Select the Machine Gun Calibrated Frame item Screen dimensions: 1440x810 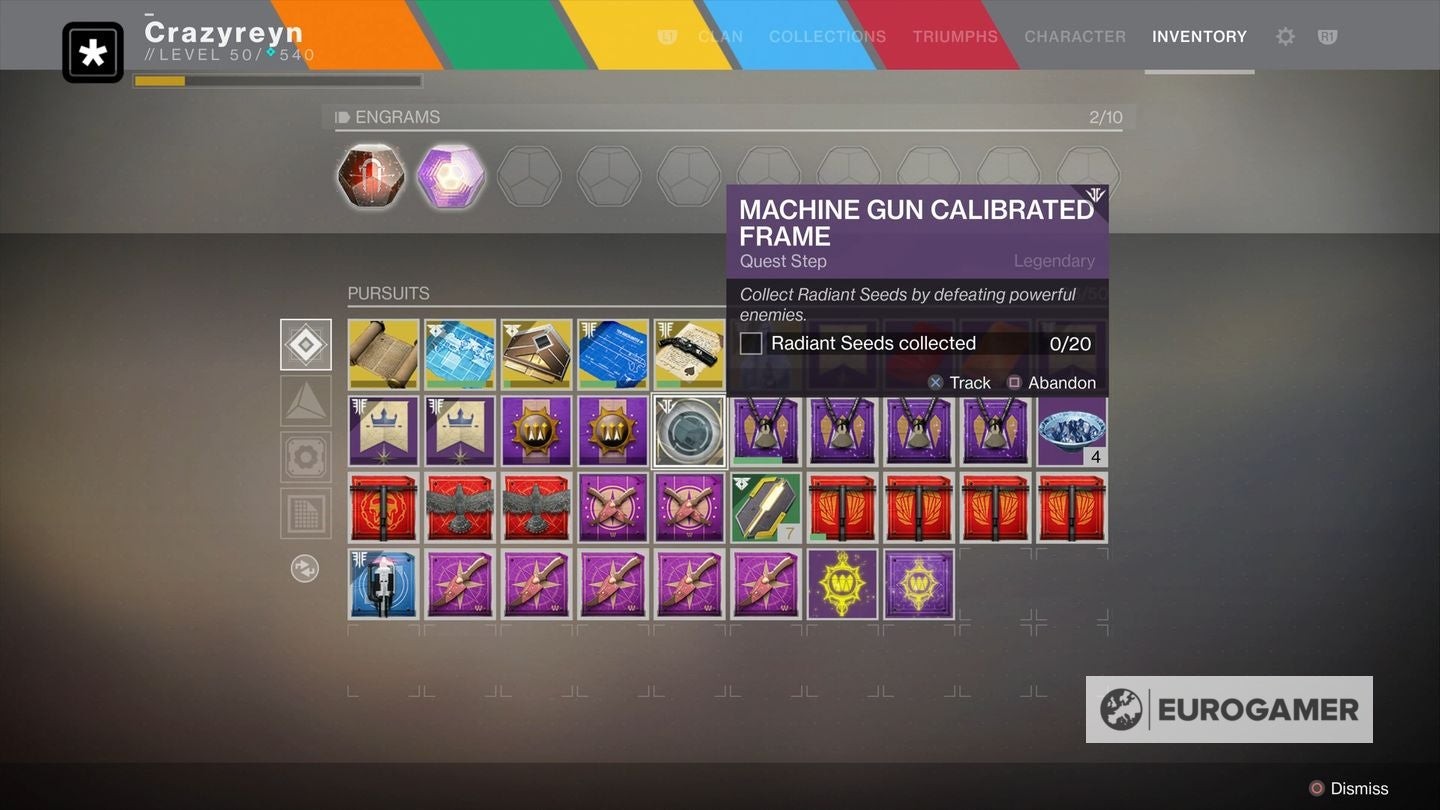pyautogui.click(x=690, y=431)
